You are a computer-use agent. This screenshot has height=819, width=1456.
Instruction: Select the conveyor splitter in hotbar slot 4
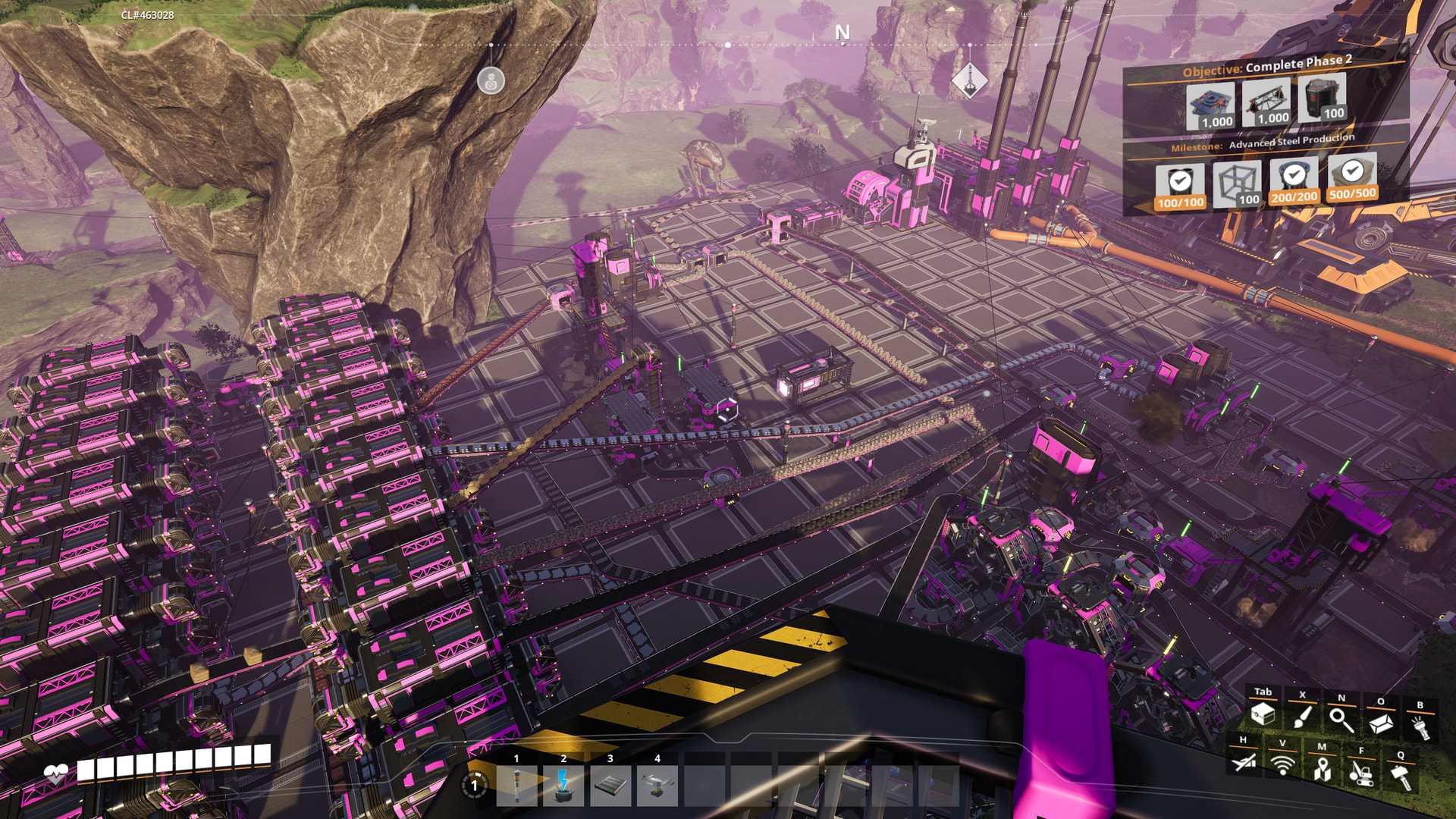(657, 786)
